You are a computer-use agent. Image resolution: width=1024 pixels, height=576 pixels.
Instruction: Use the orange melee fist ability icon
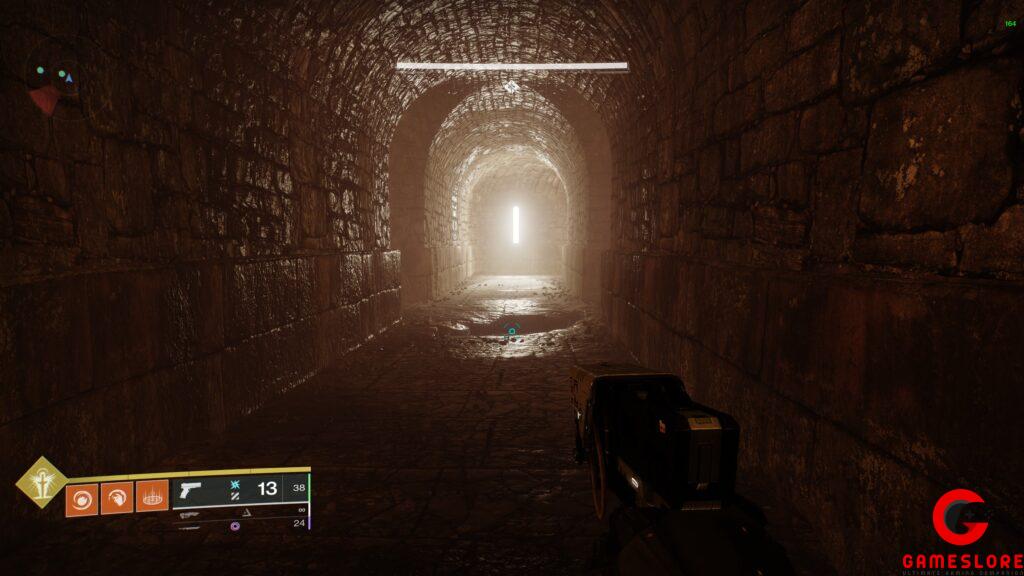[117, 497]
